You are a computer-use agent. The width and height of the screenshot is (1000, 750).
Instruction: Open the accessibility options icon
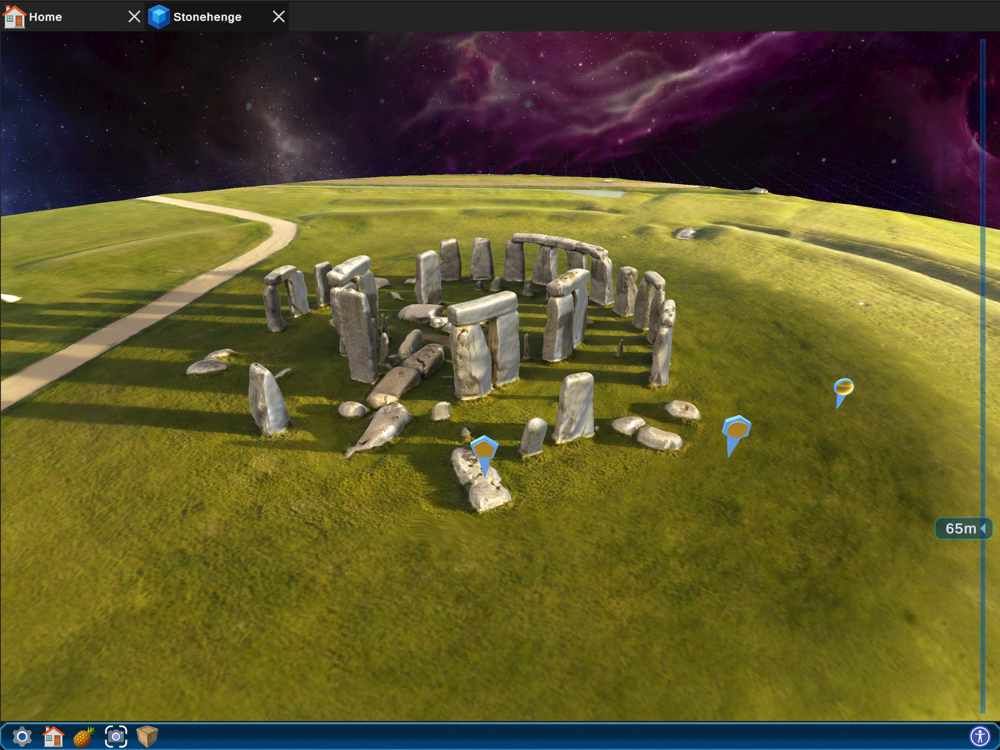click(x=979, y=737)
